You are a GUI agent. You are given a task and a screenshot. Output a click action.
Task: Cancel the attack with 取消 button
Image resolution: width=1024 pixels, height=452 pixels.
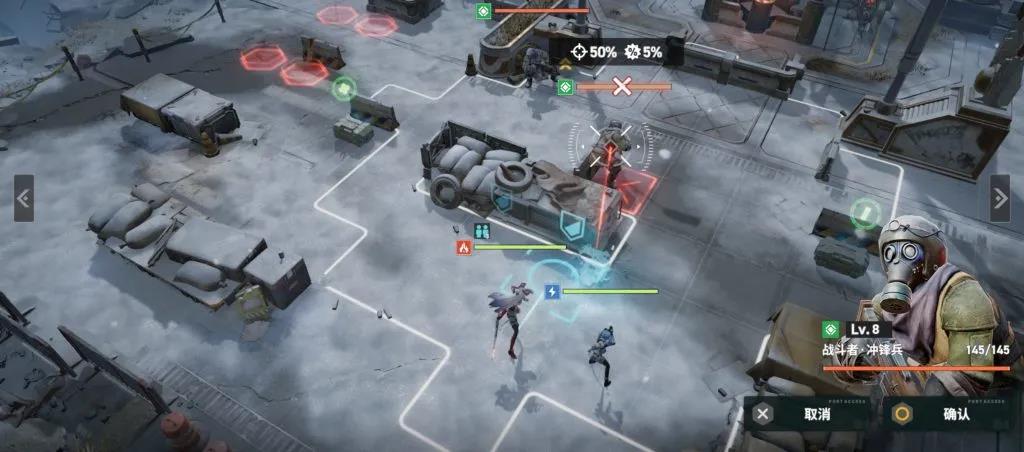pyautogui.click(x=808, y=414)
